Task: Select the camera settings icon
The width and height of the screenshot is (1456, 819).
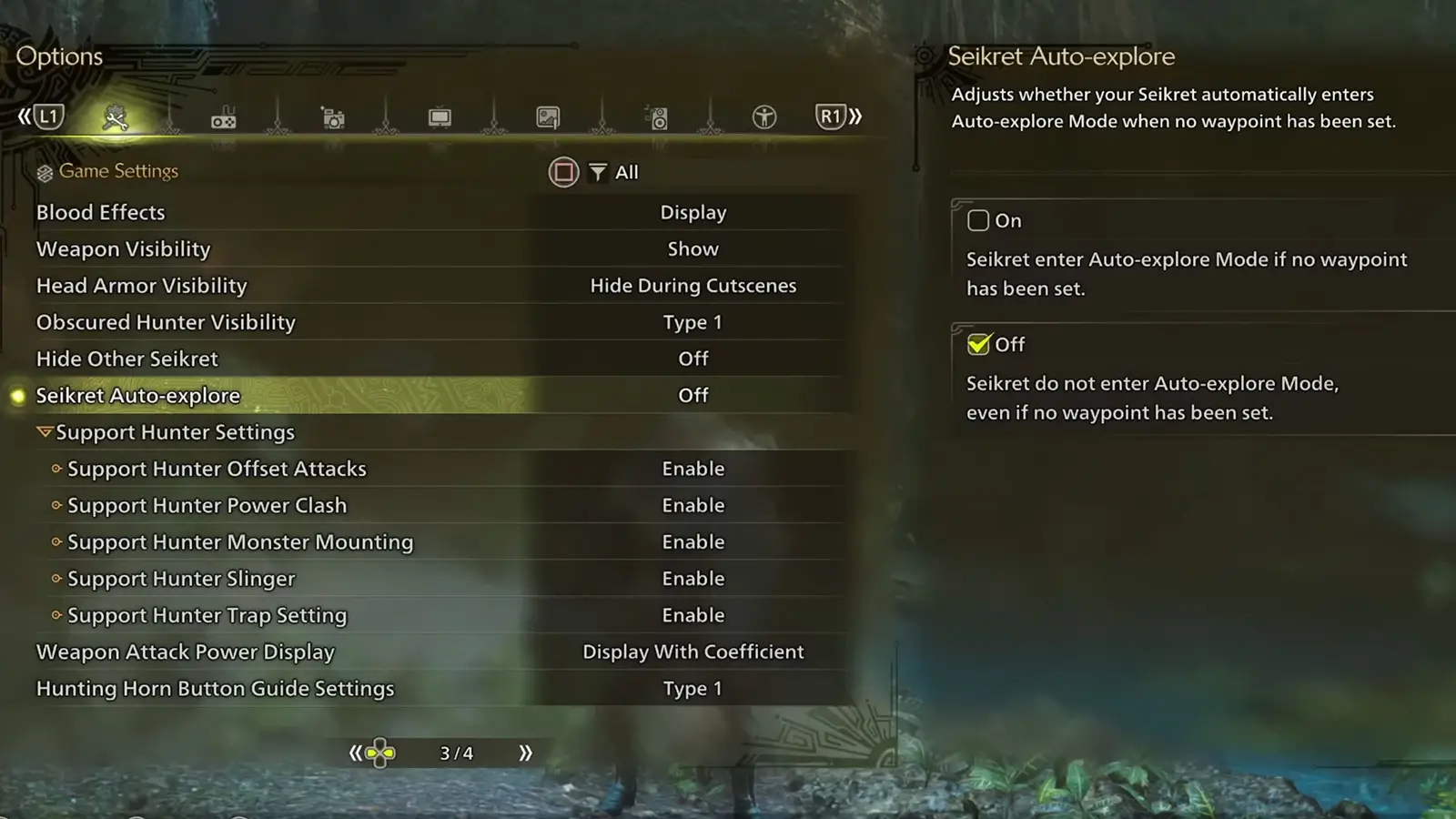Action: pyautogui.click(x=332, y=116)
